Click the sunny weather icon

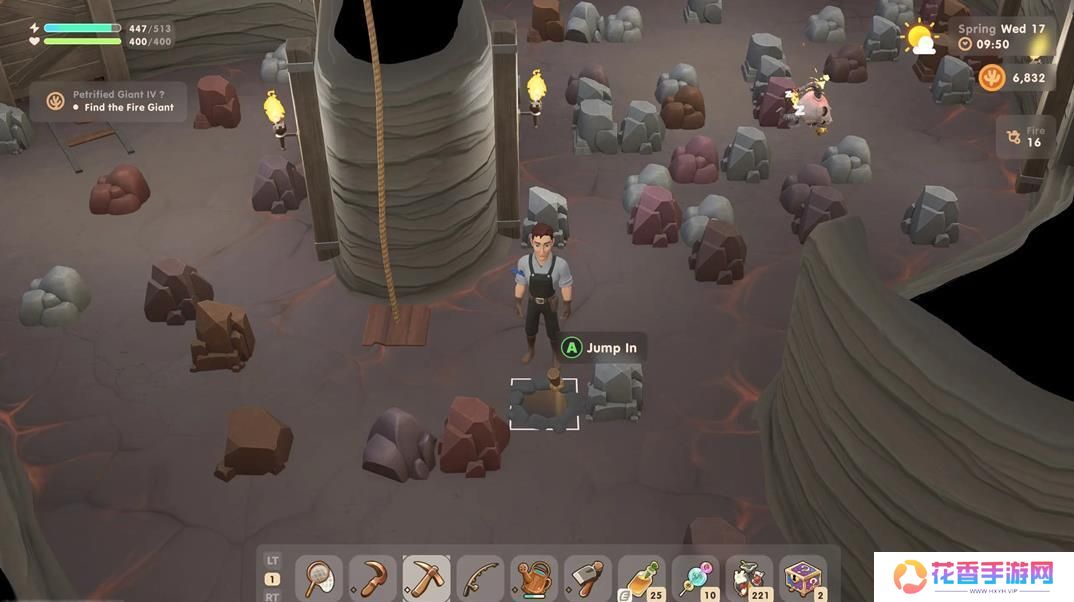pyautogui.click(x=918, y=38)
